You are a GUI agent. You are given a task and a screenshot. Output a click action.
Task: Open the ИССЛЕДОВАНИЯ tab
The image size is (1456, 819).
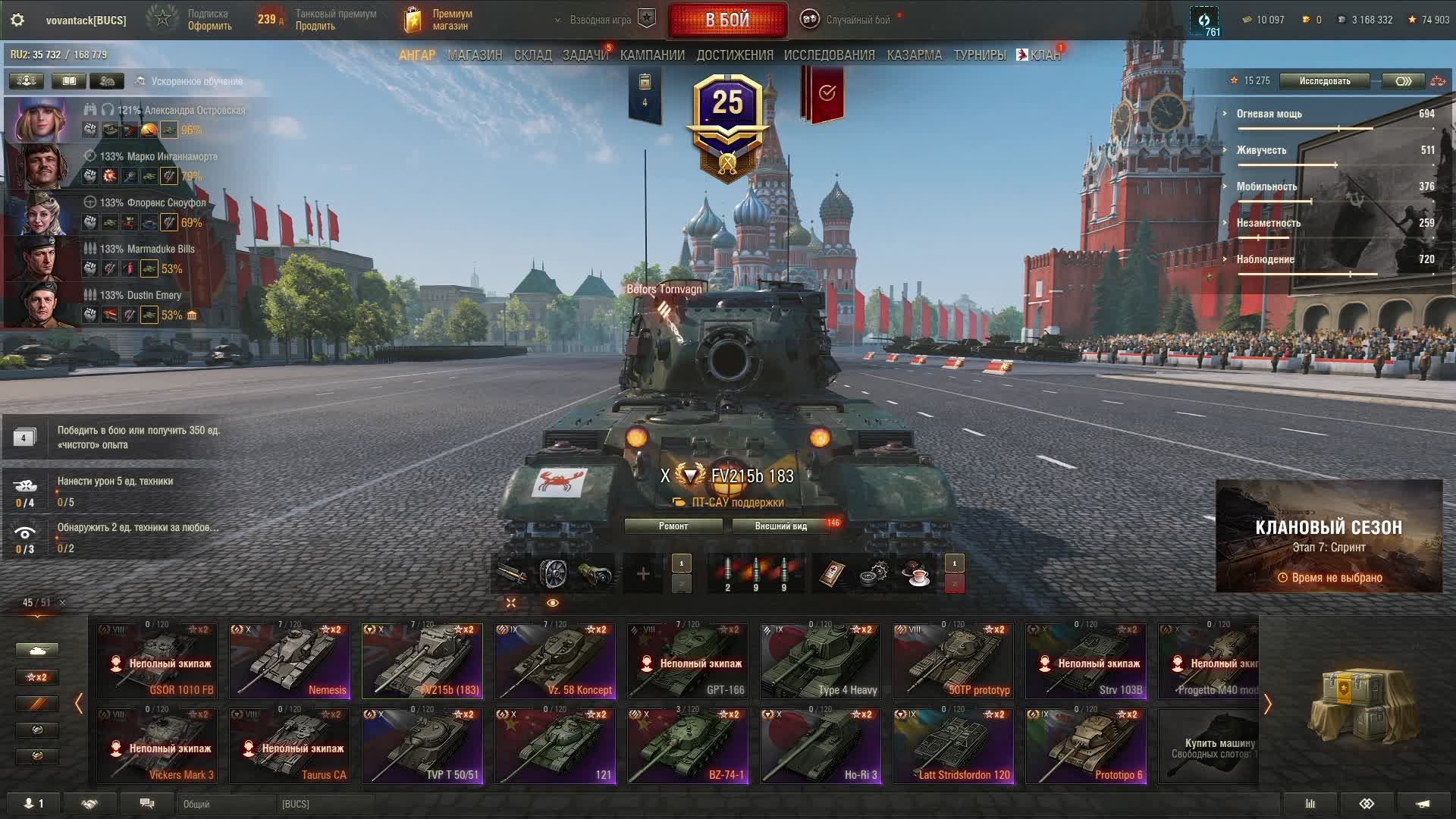(829, 55)
